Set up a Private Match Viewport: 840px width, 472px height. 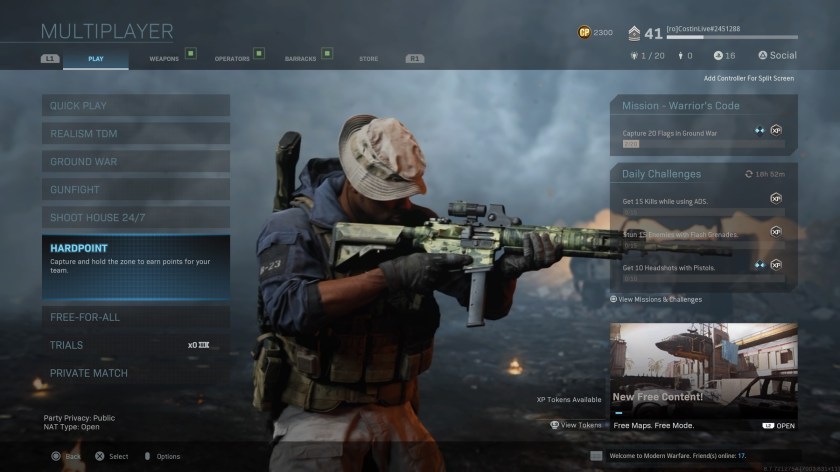135,373
